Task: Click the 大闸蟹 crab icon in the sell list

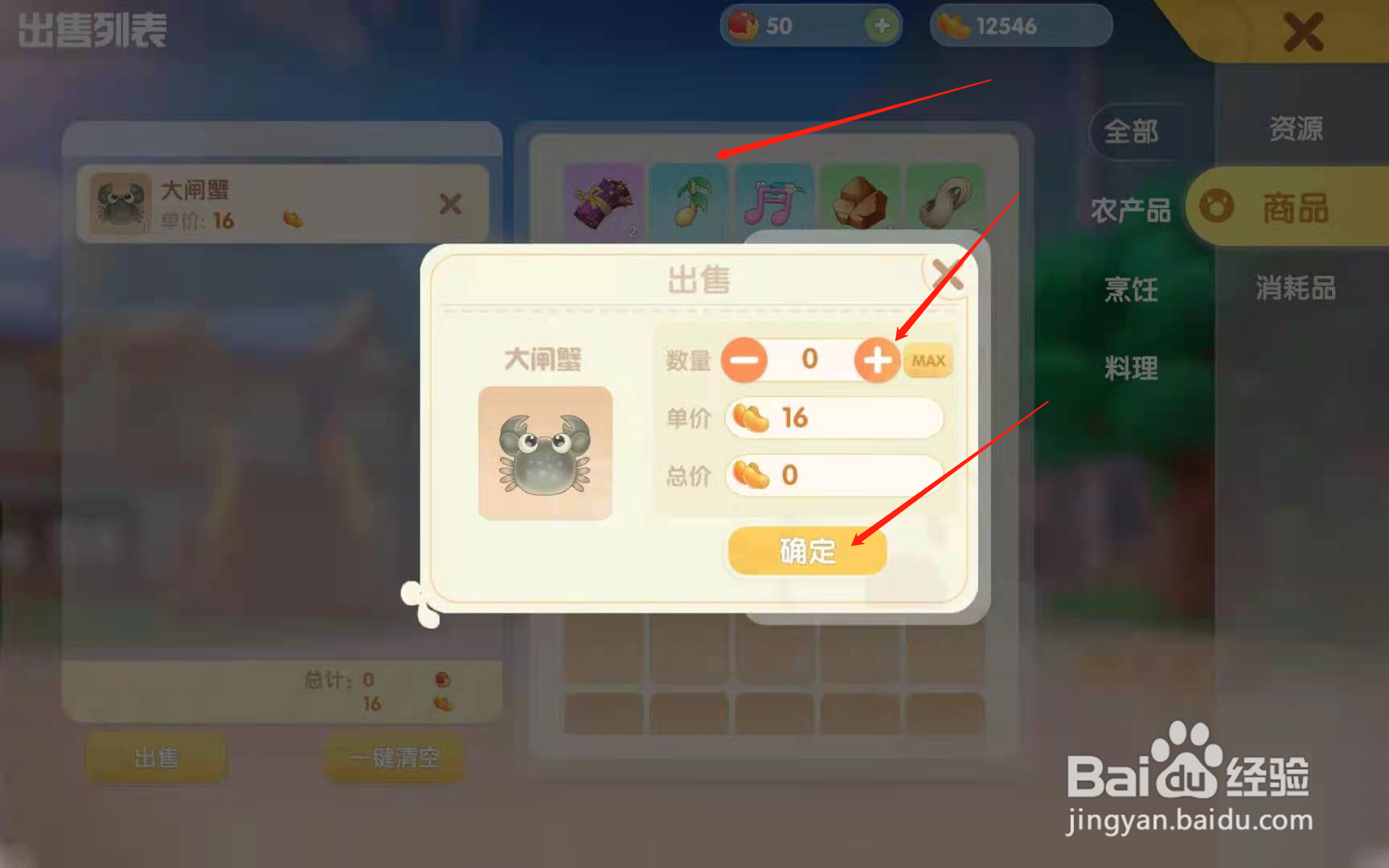Action: [119, 203]
